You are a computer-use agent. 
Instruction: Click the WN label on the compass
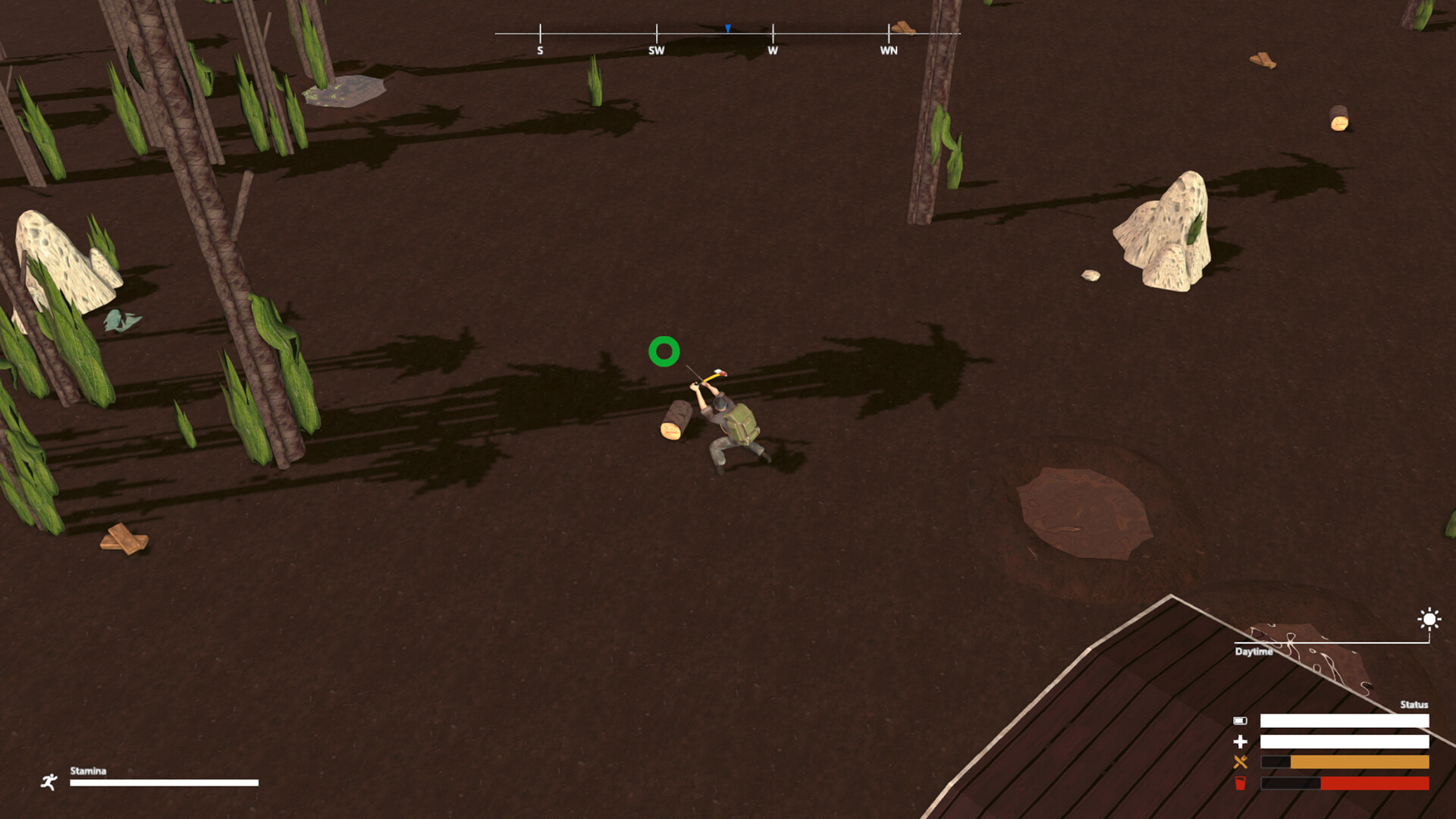[x=888, y=50]
